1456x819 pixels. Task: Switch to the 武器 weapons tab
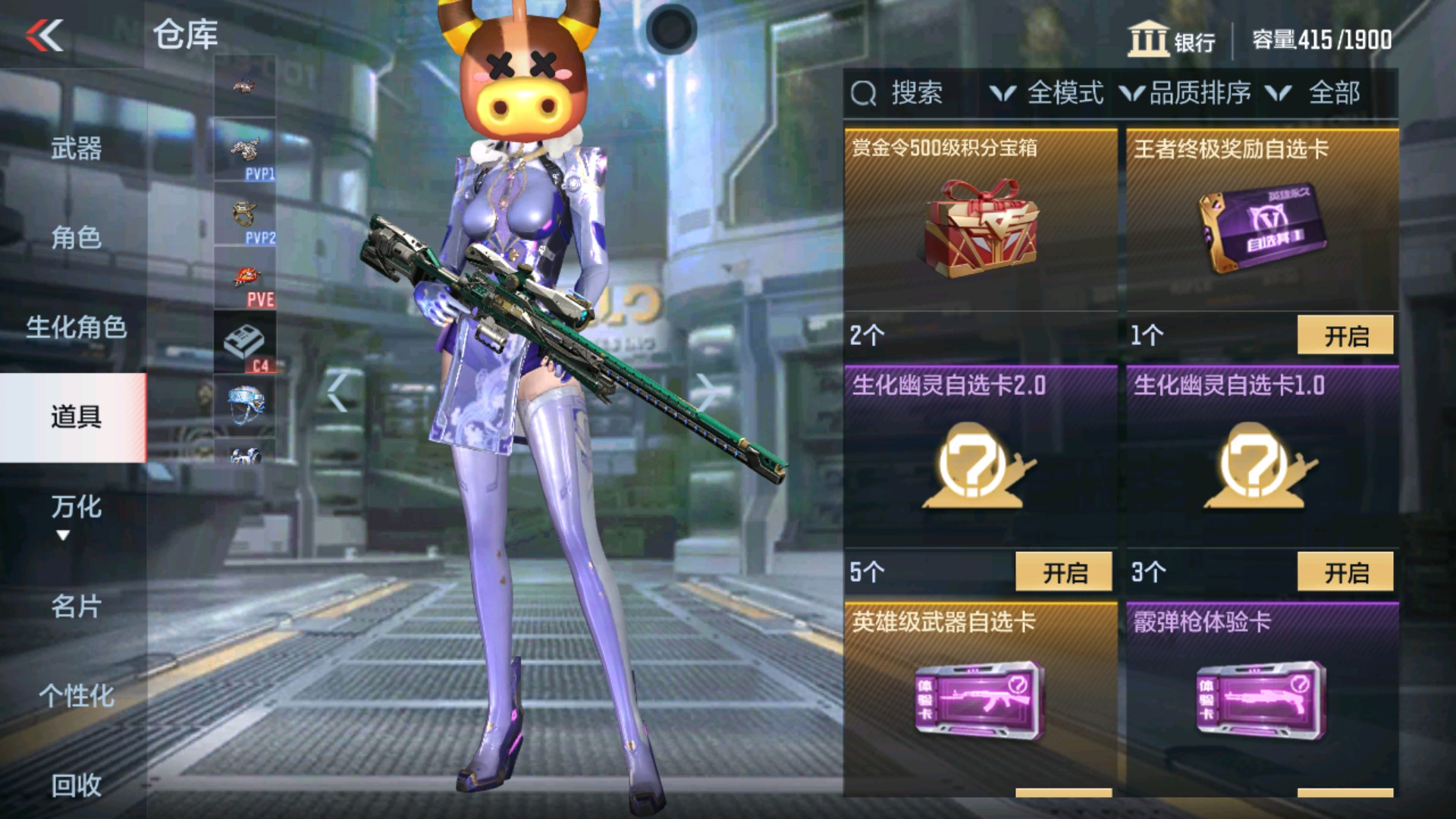74,150
